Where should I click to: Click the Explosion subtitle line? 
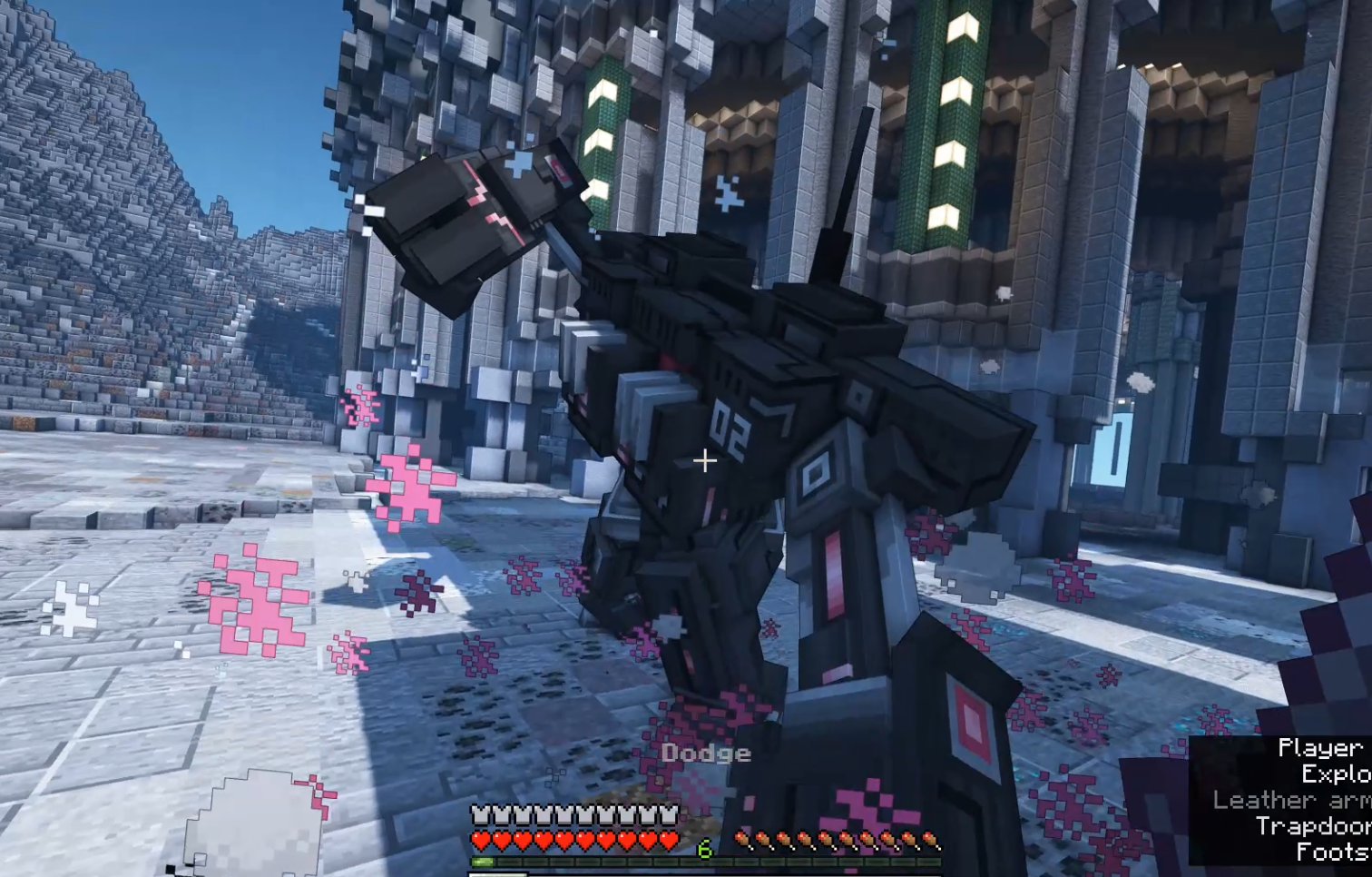pyautogui.click(x=1334, y=774)
